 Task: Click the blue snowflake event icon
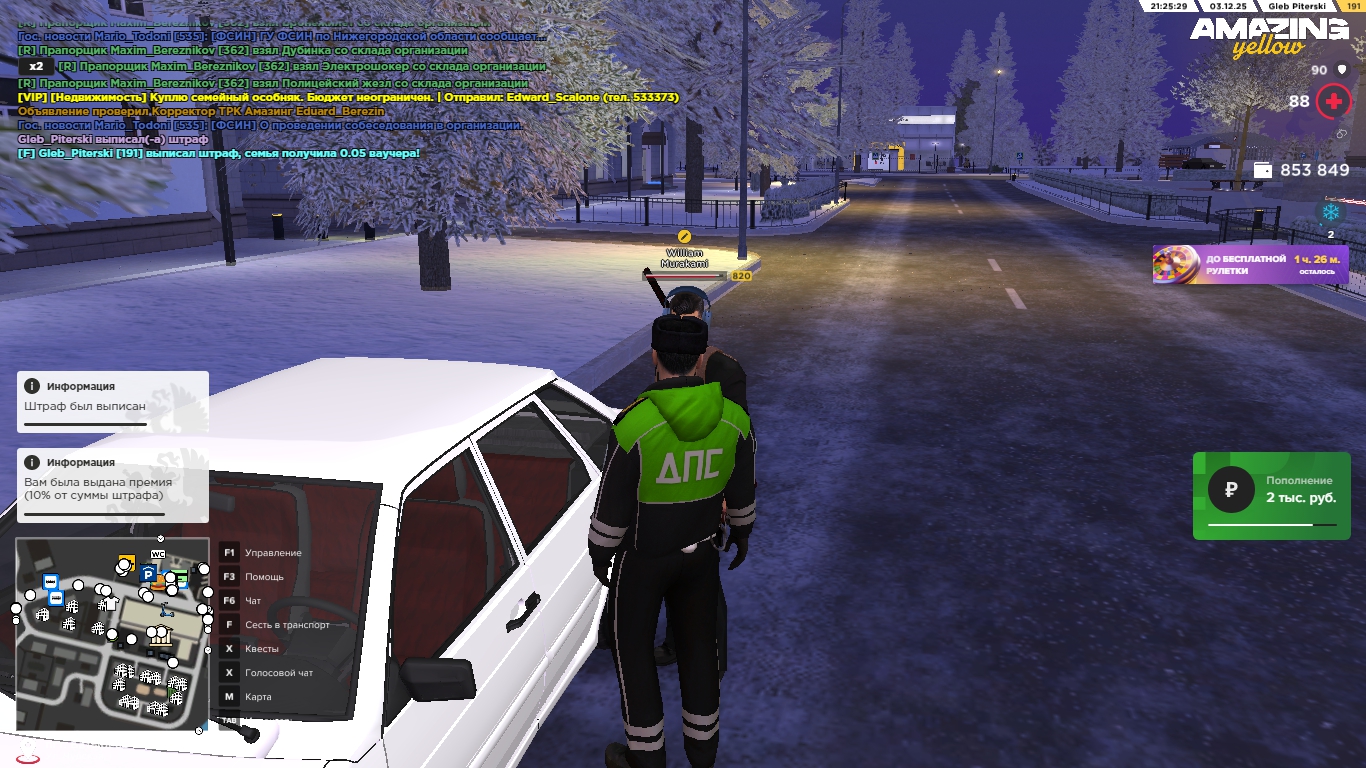point(1330,212)
